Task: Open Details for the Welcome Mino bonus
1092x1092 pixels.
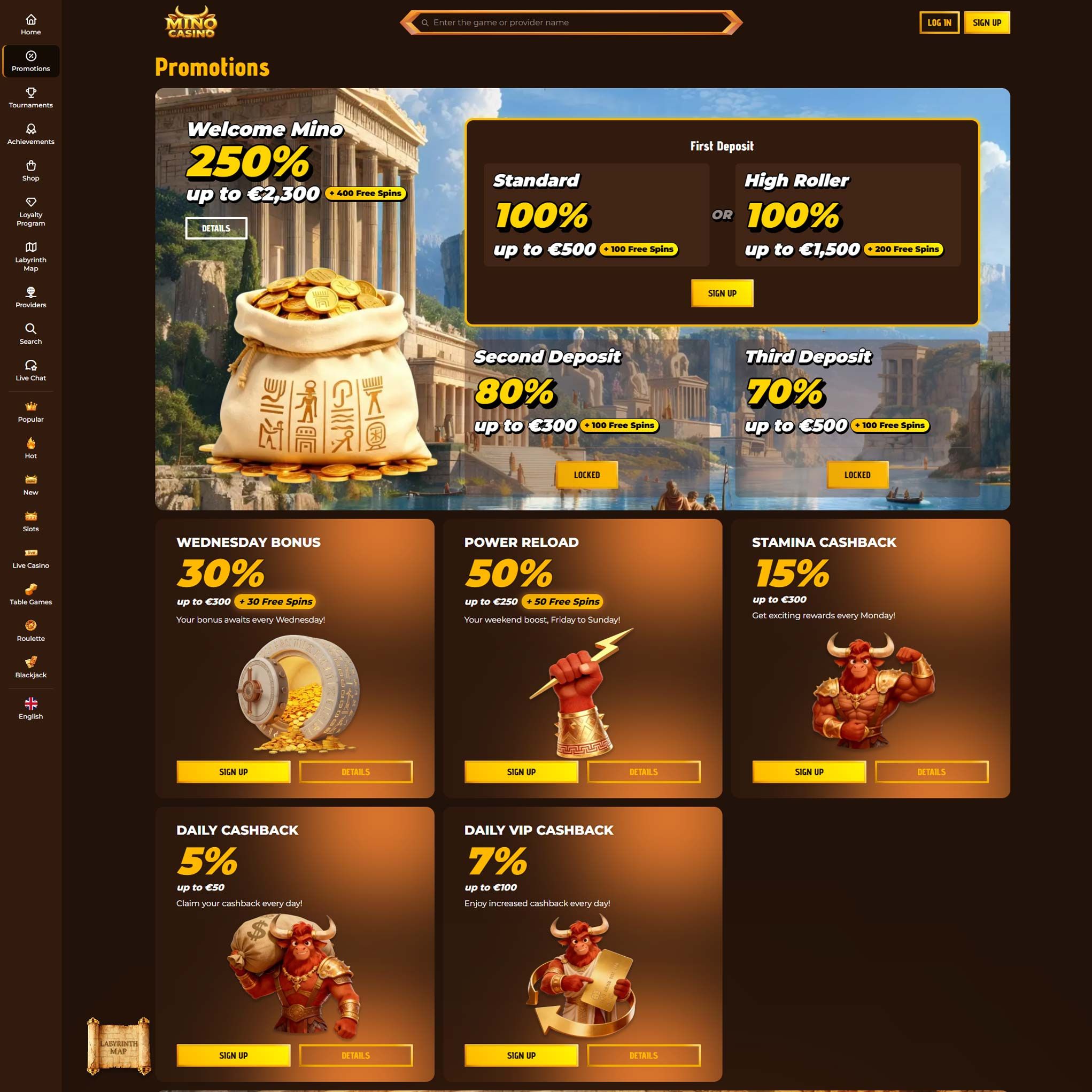Action: click(217, 228)
